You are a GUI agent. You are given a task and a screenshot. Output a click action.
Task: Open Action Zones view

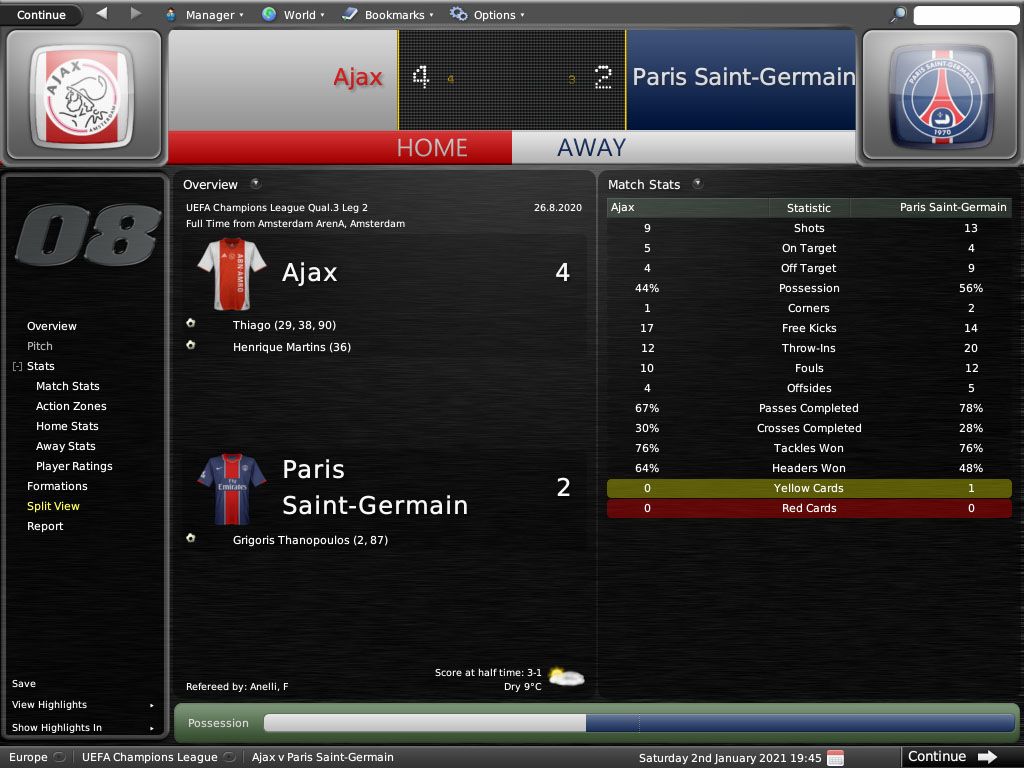tap(71, 406)
